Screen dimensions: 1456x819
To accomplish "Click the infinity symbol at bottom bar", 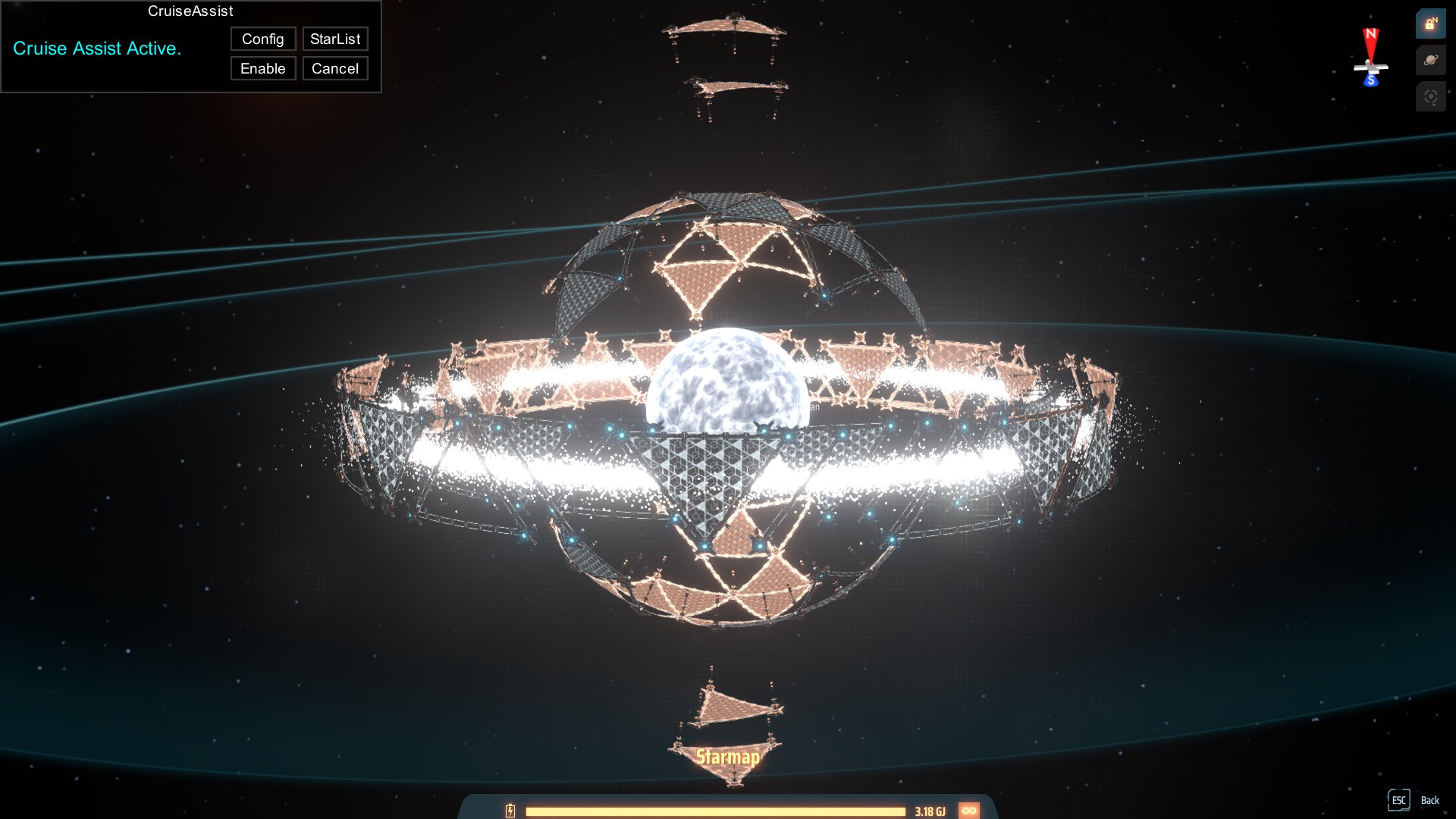I will coord(971,811).
